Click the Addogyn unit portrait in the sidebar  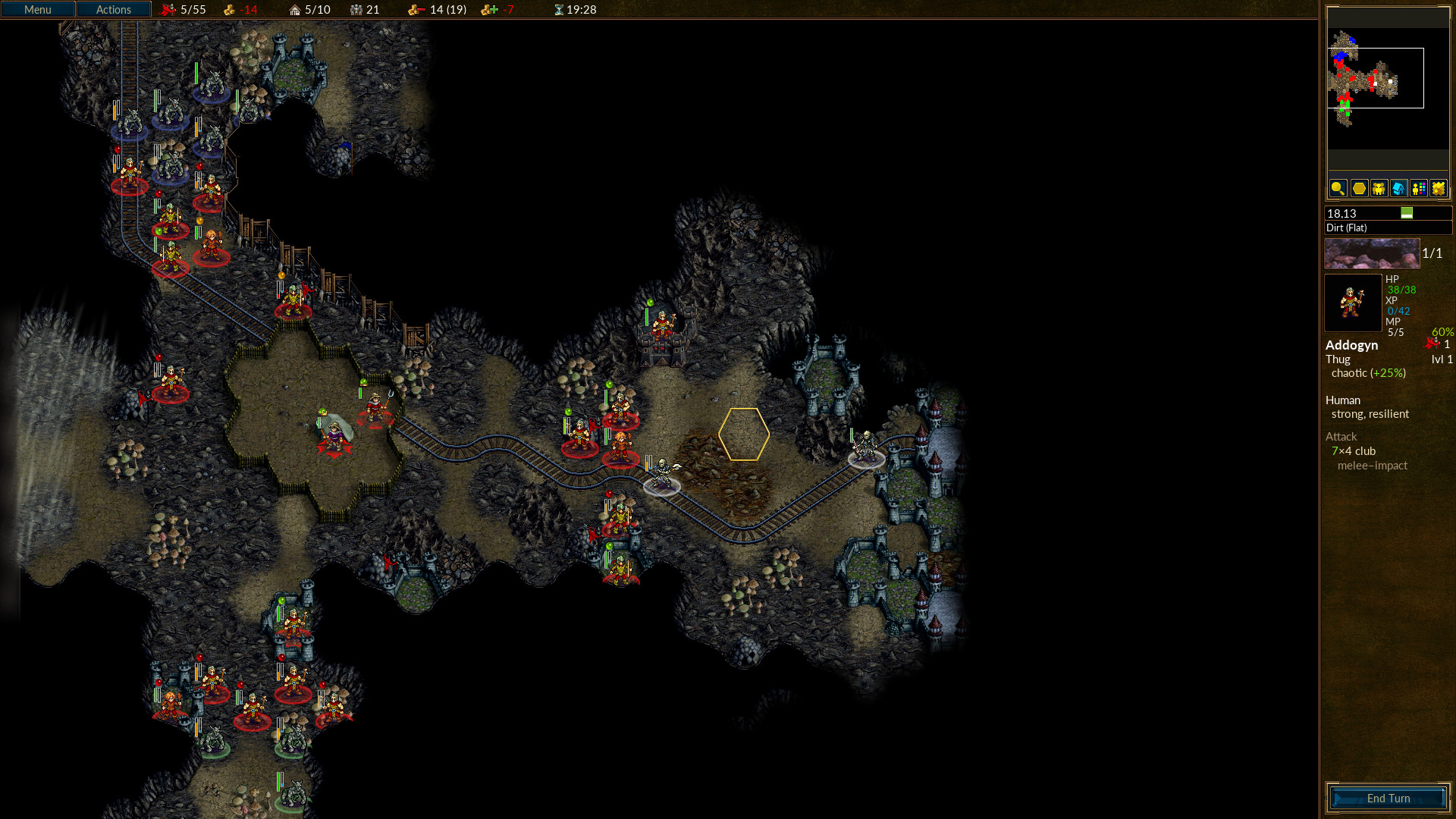point(1353,303)
